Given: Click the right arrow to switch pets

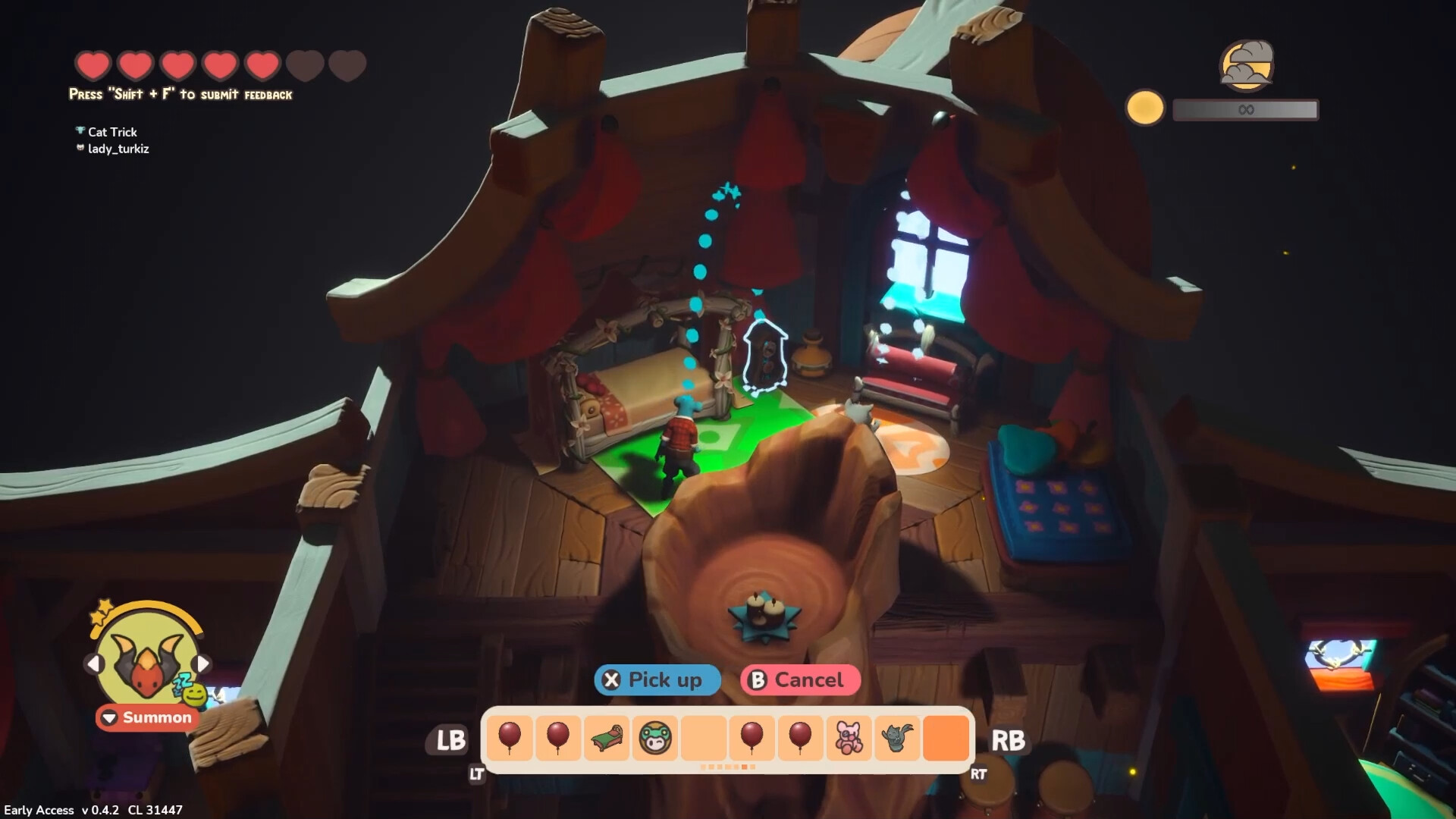Looking at the screenshot, I should coord(202,663).
